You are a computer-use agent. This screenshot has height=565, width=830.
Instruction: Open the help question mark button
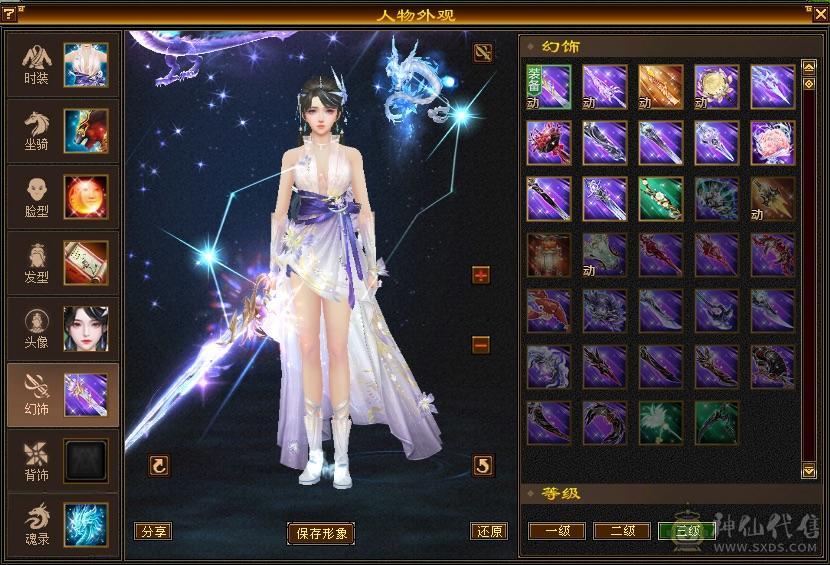click(x=10, y=13)
